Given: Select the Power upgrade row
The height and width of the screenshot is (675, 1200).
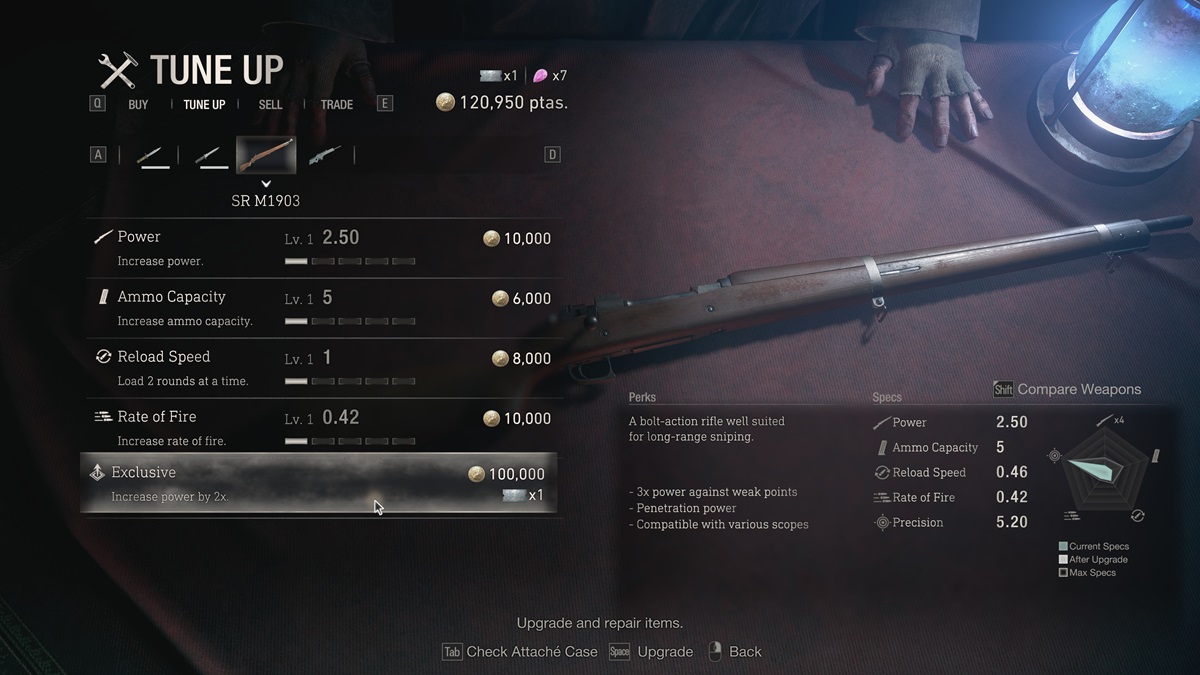Looking at the screenshot, I should [320, 248].
